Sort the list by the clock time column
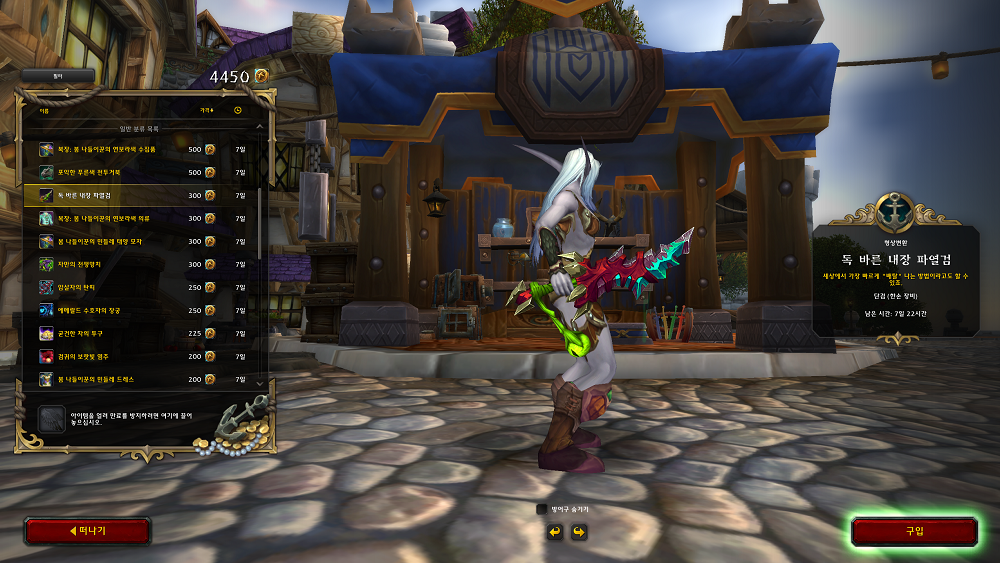 tap(238, 110)
